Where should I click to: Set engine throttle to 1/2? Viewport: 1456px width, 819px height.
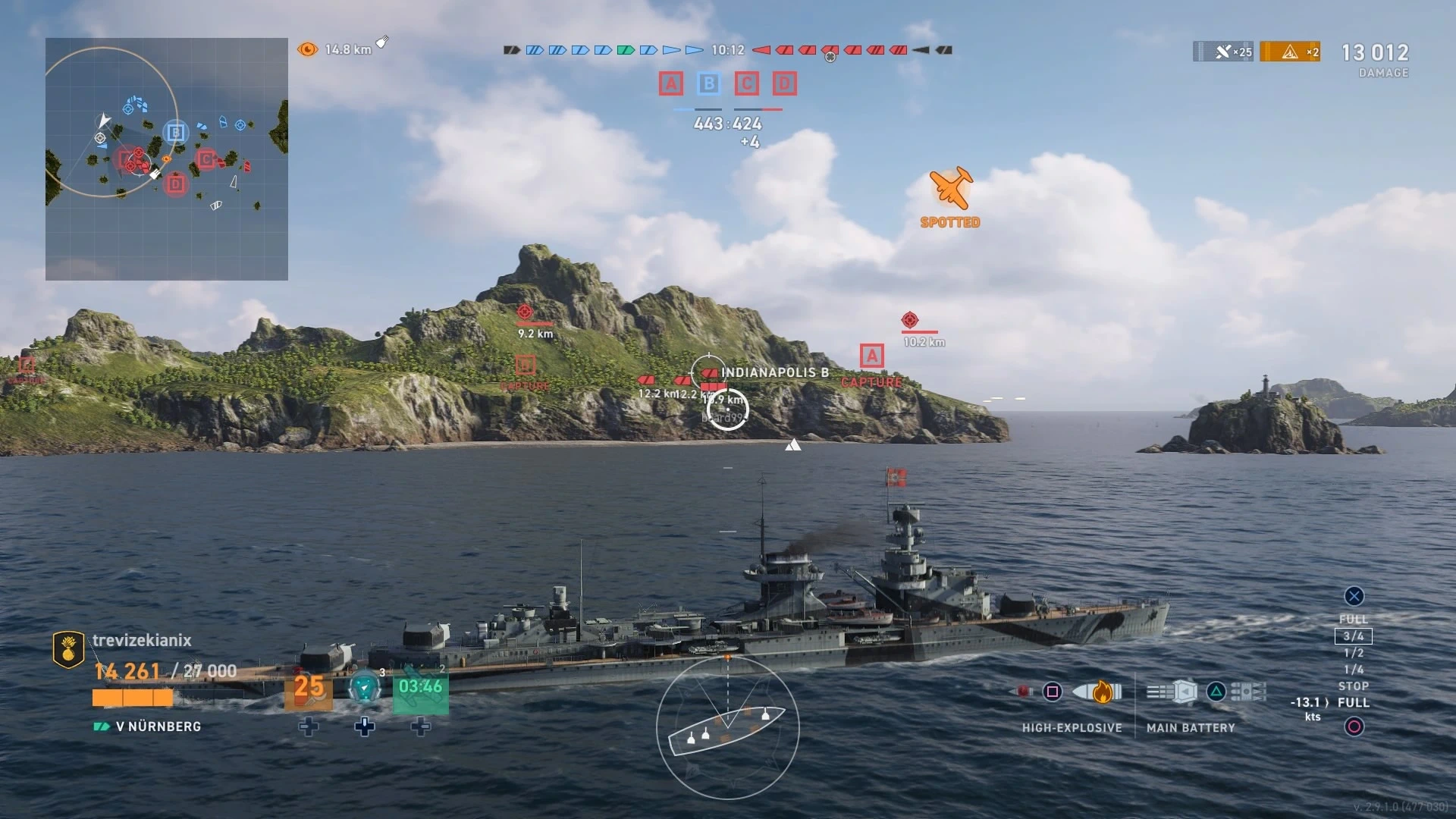pyautogui.click(x=1354, y=653)
